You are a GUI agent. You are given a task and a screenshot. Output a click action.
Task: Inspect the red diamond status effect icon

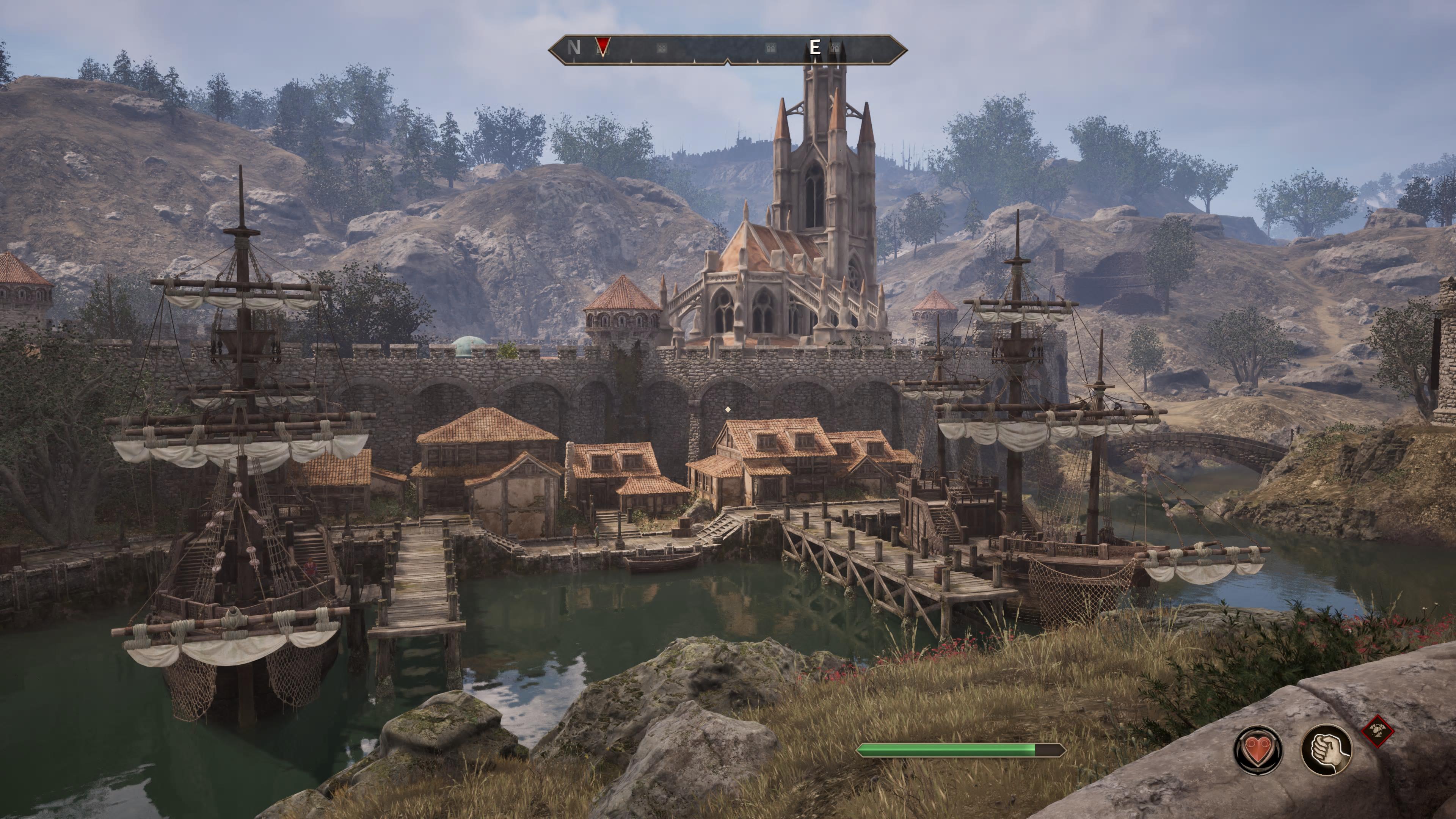1378,731
